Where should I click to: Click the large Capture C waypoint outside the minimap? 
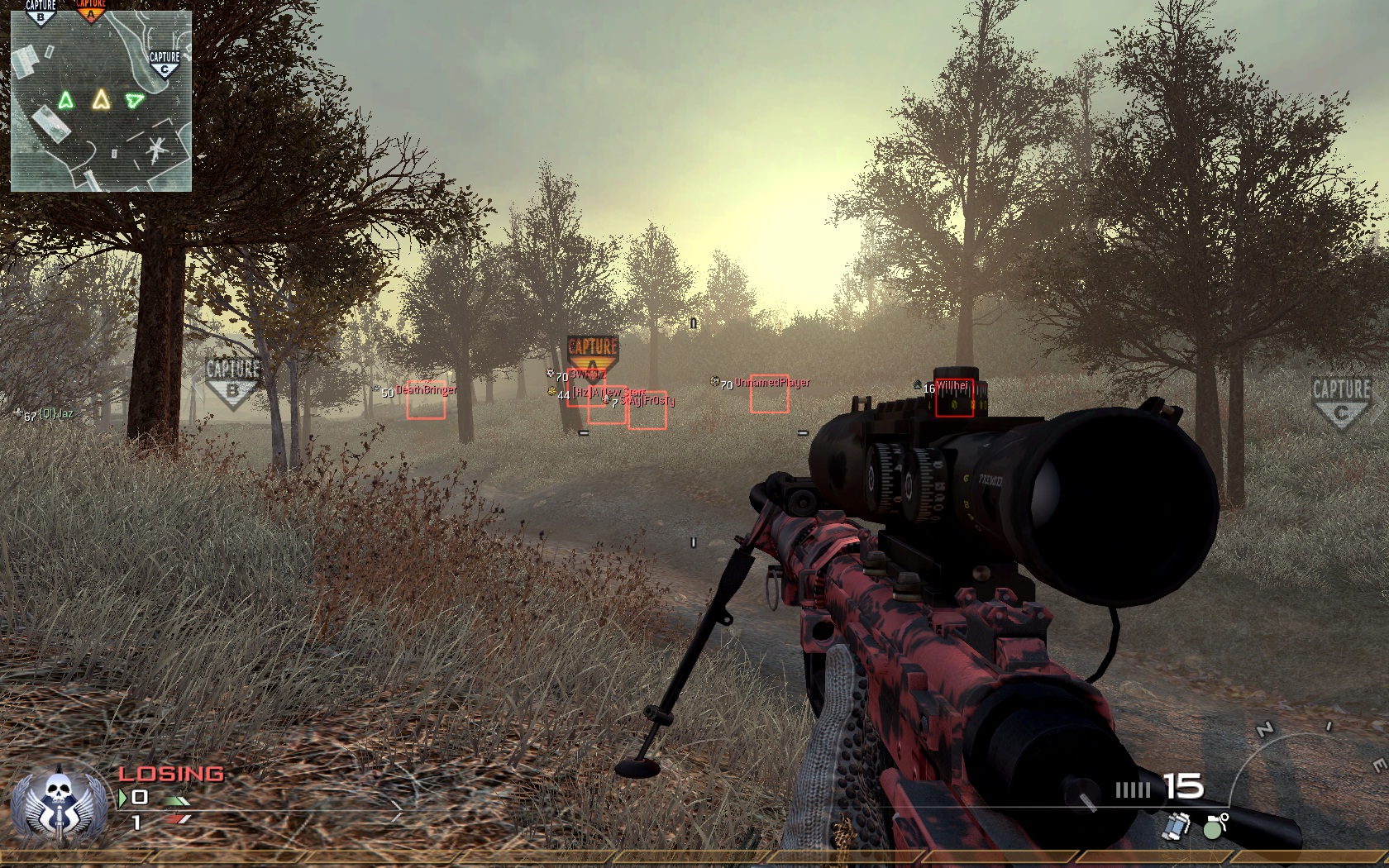point(1341,401)
